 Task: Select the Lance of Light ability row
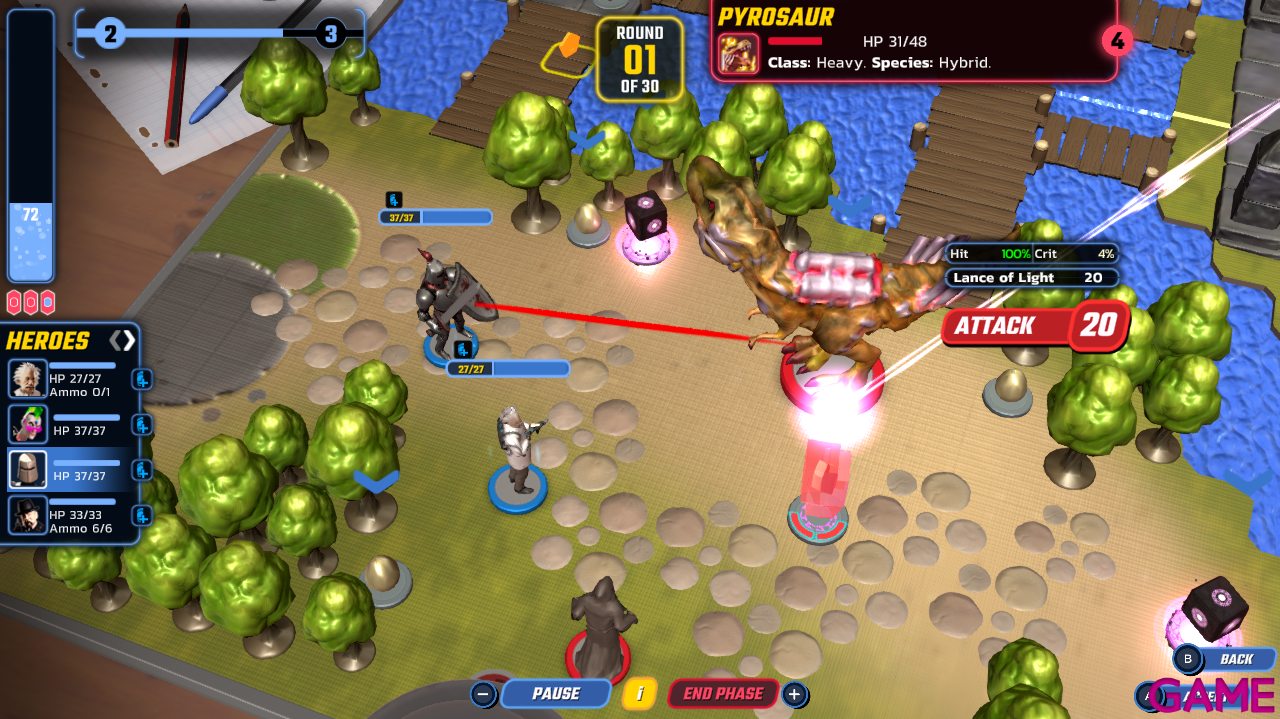click(1030, 278)
